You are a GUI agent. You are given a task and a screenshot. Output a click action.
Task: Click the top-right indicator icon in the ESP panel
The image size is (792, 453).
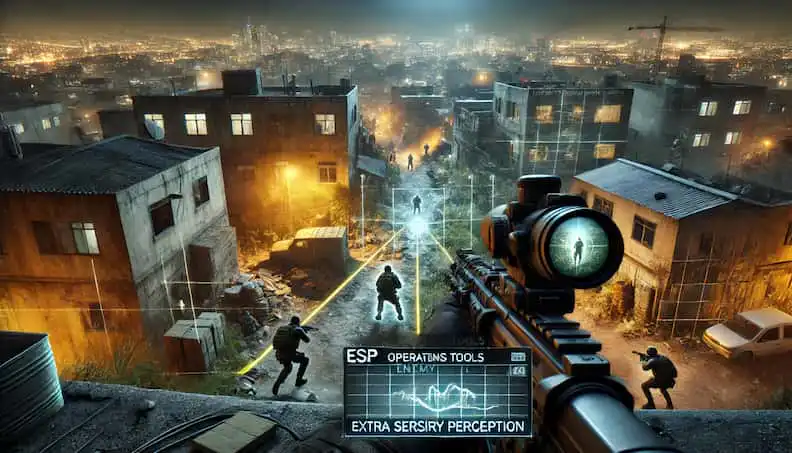point(516,356)
